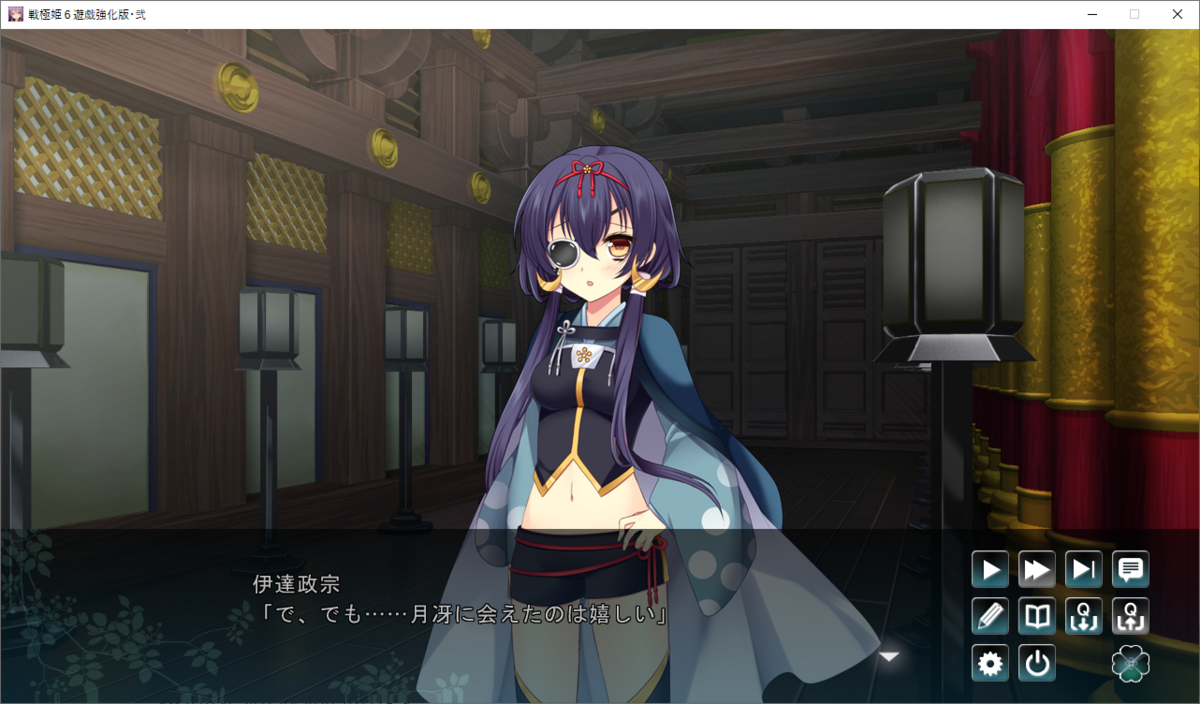Quick save with the Q down-arrow button
The width and height of the screenshot is (1200, 704).
(x=1084, y=616)
